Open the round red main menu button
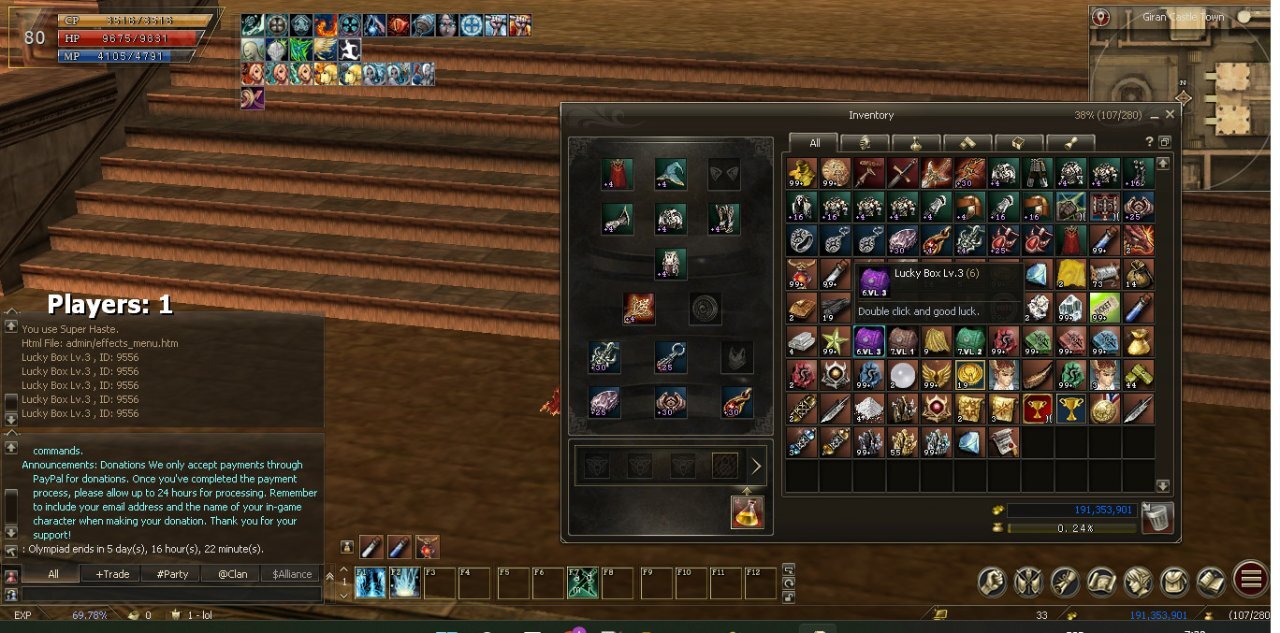1280x633 pixels. (1251, 579)
